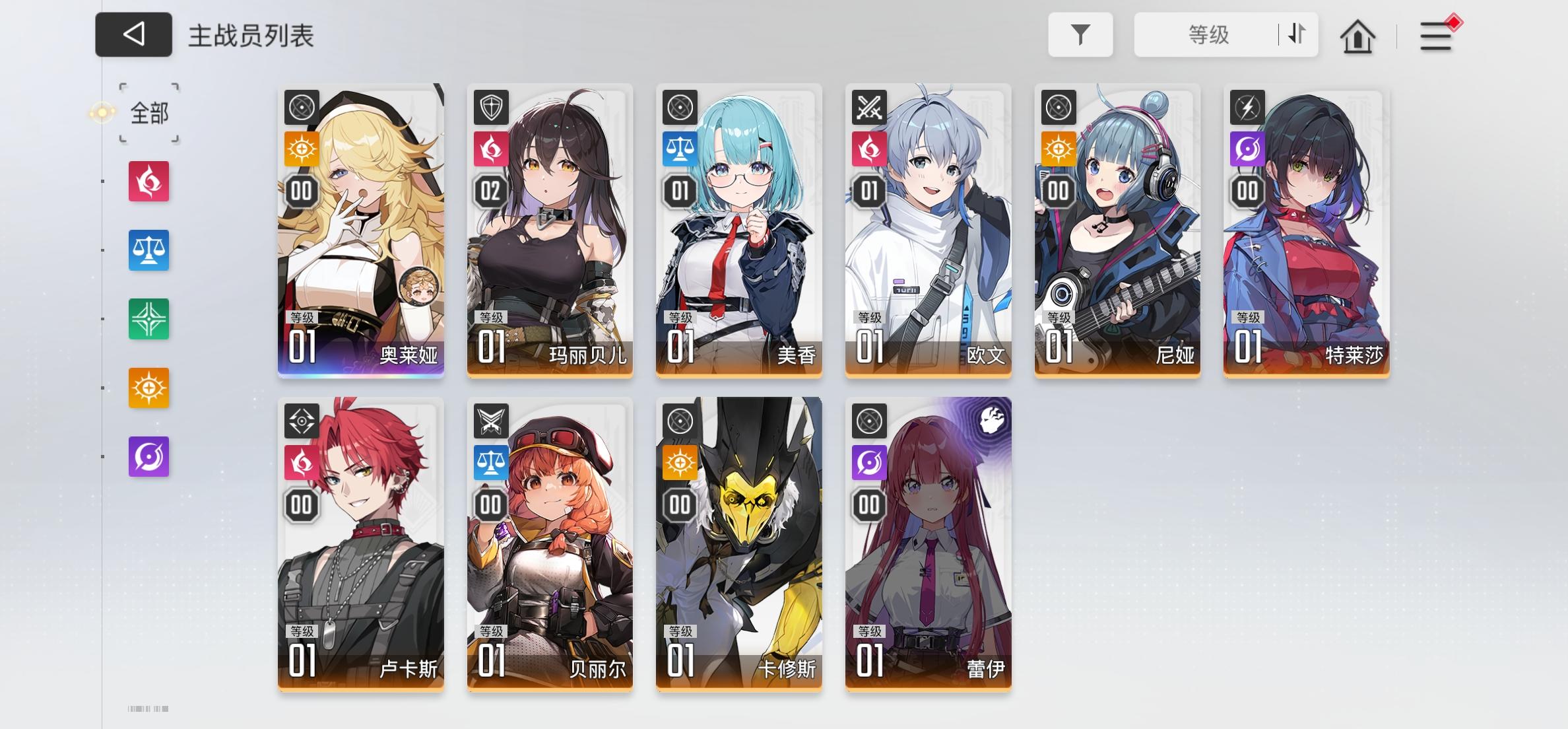Open the filter panel via funnel icon

pos(1080,34)
